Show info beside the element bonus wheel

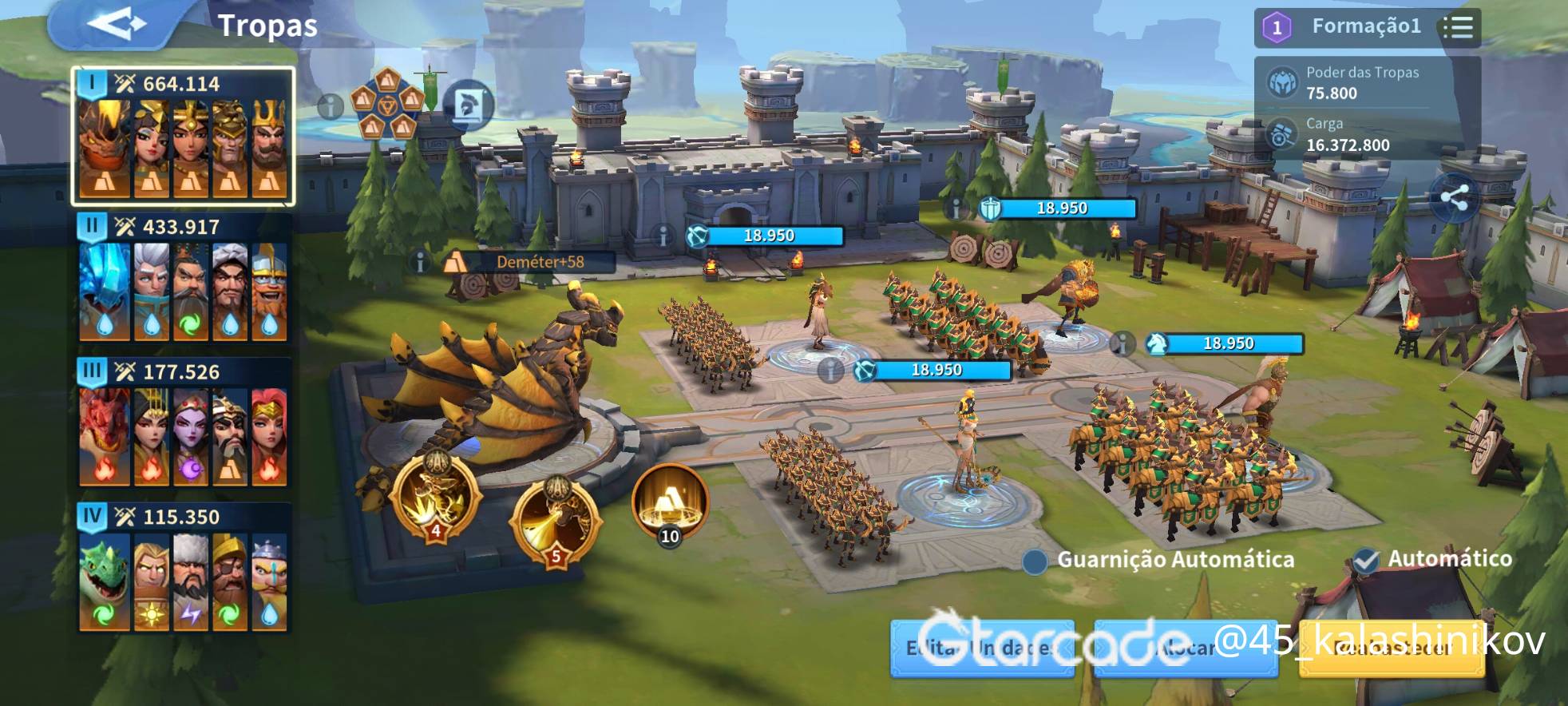coord(330,105)
